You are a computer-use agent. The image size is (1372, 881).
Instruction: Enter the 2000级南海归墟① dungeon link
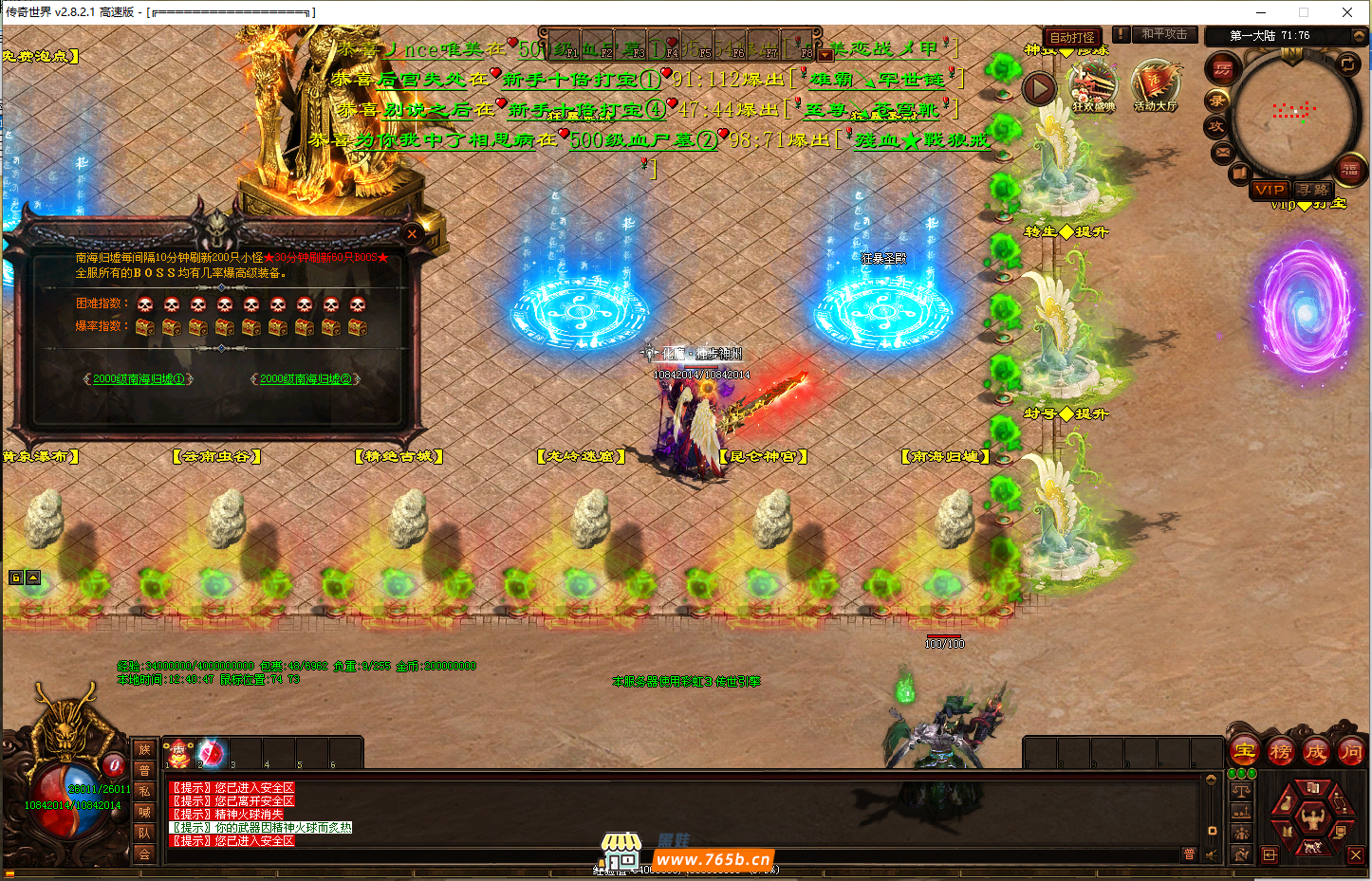(x=139, y=379)
